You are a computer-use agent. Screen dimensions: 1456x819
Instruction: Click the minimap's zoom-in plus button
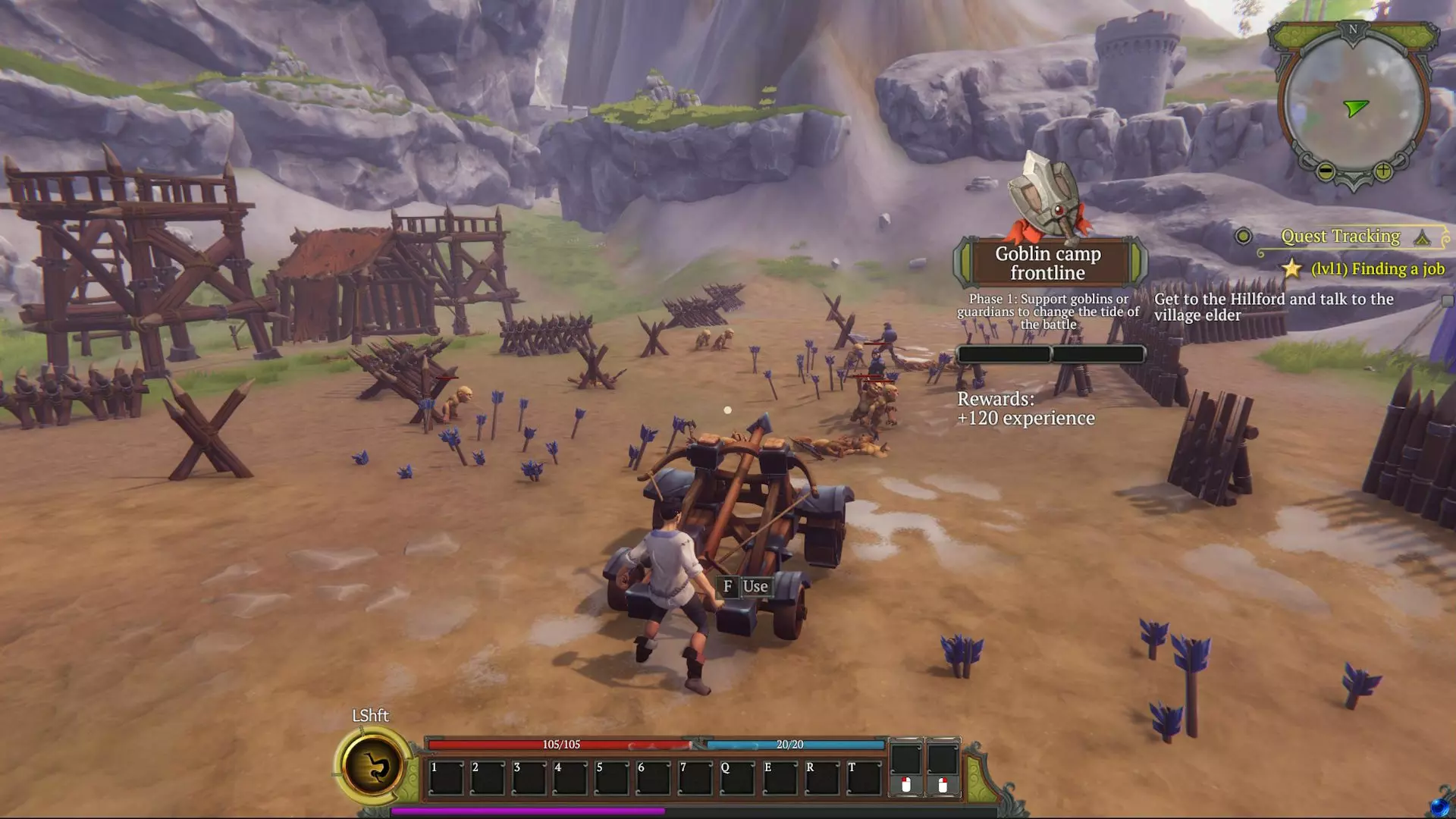click(x=1382, y=171)
